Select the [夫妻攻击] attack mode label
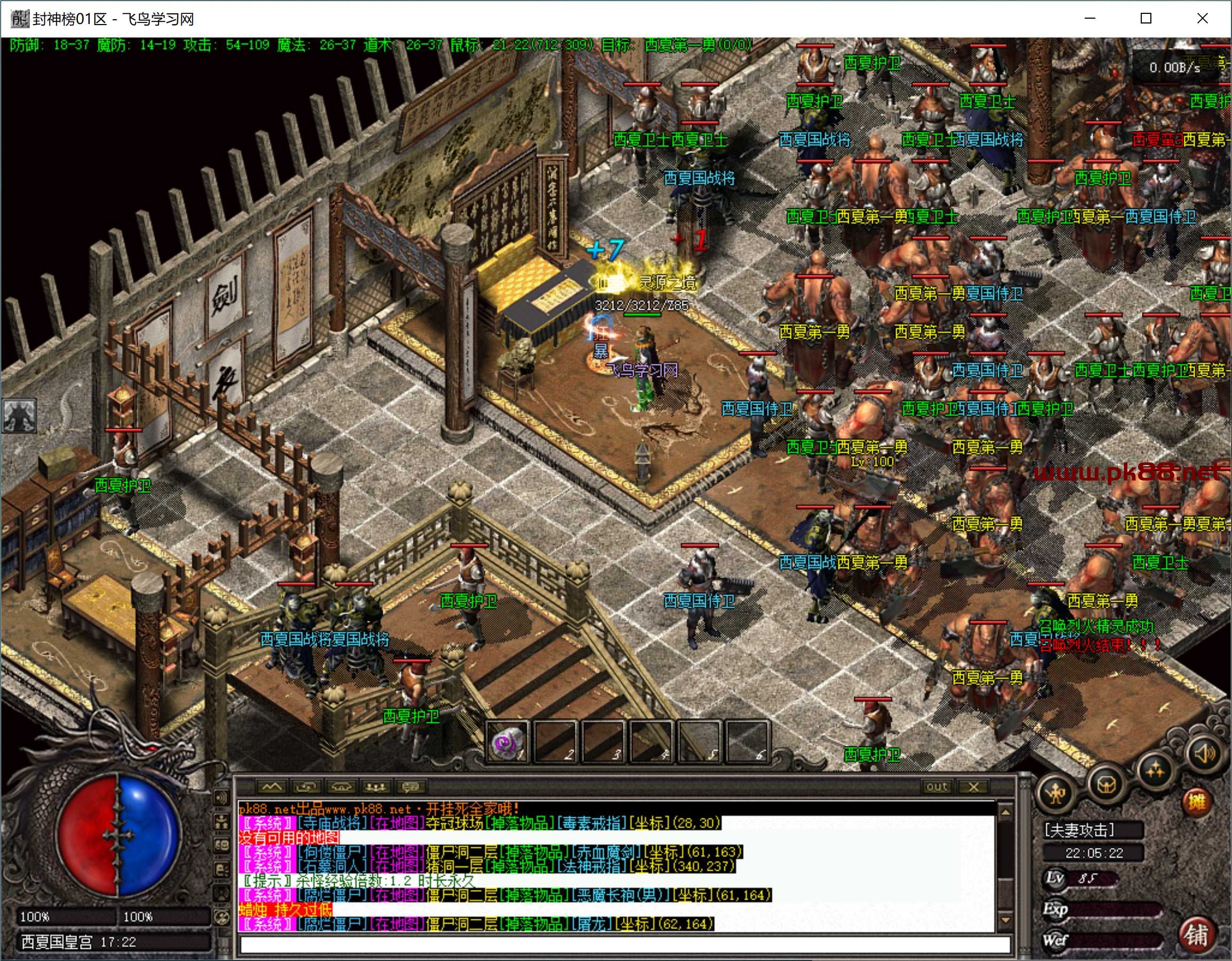The image size is (1232, 961). tap(1079, 830)
